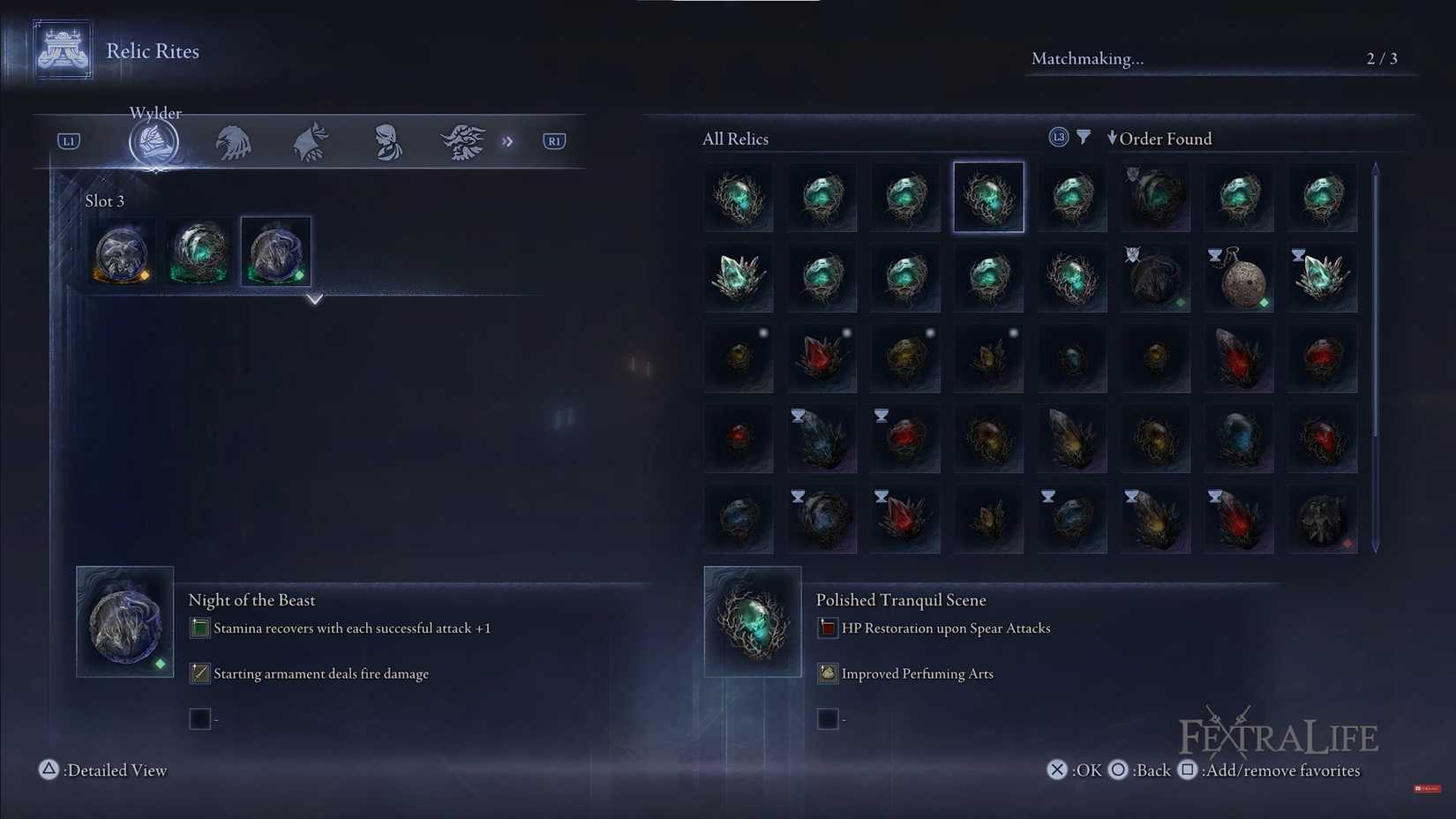Select the Wylder class icon
The height and width of the screenshot is (819, 1456).
point(154,140)
